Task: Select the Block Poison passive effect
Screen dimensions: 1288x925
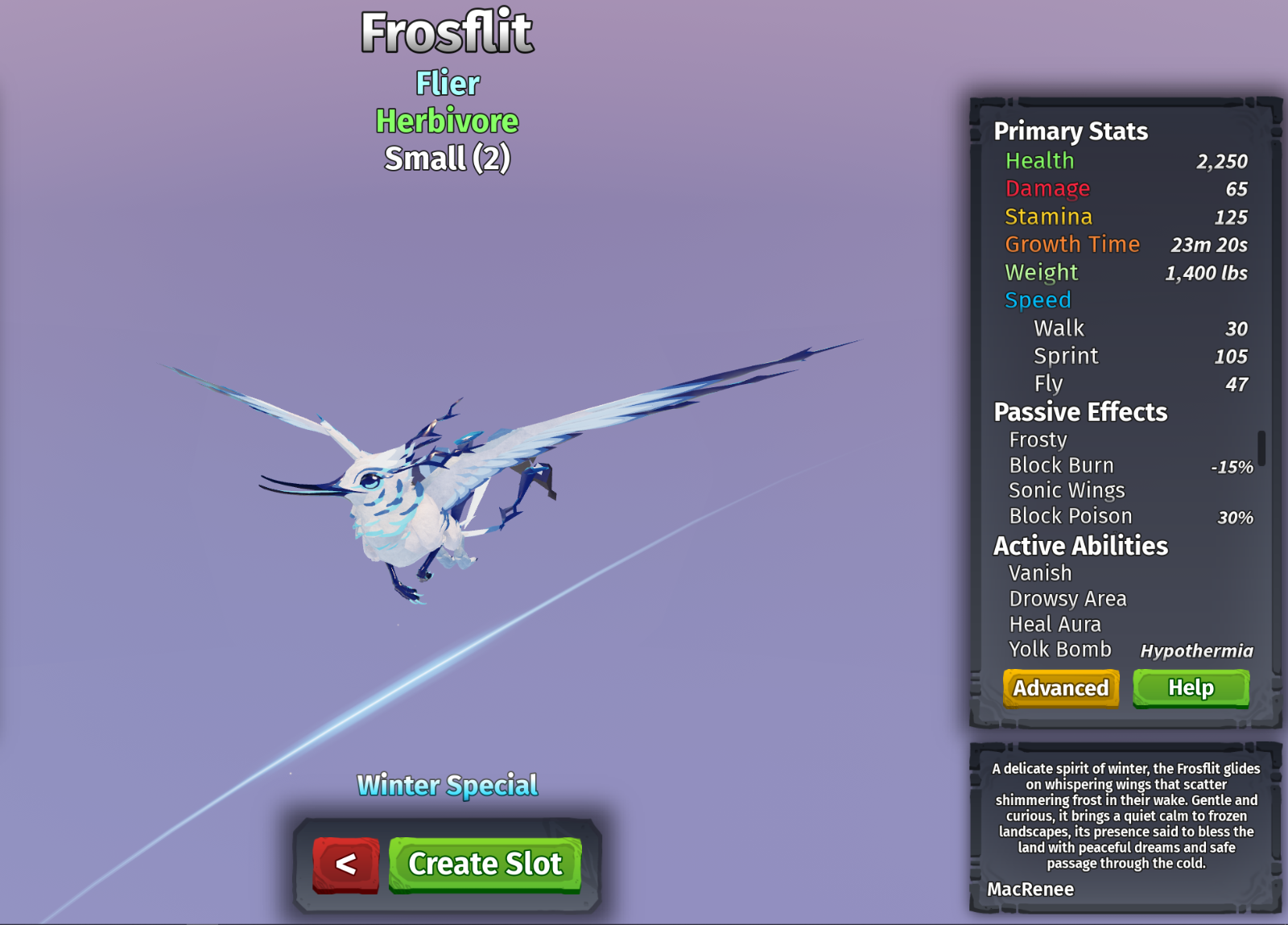Action: [x=1070, y=516]
